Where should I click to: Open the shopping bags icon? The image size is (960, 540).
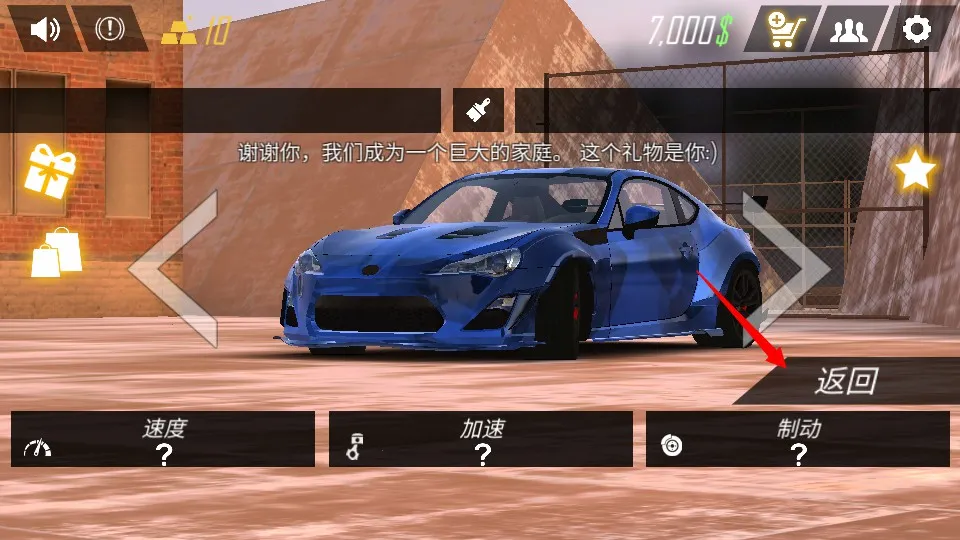55,252
